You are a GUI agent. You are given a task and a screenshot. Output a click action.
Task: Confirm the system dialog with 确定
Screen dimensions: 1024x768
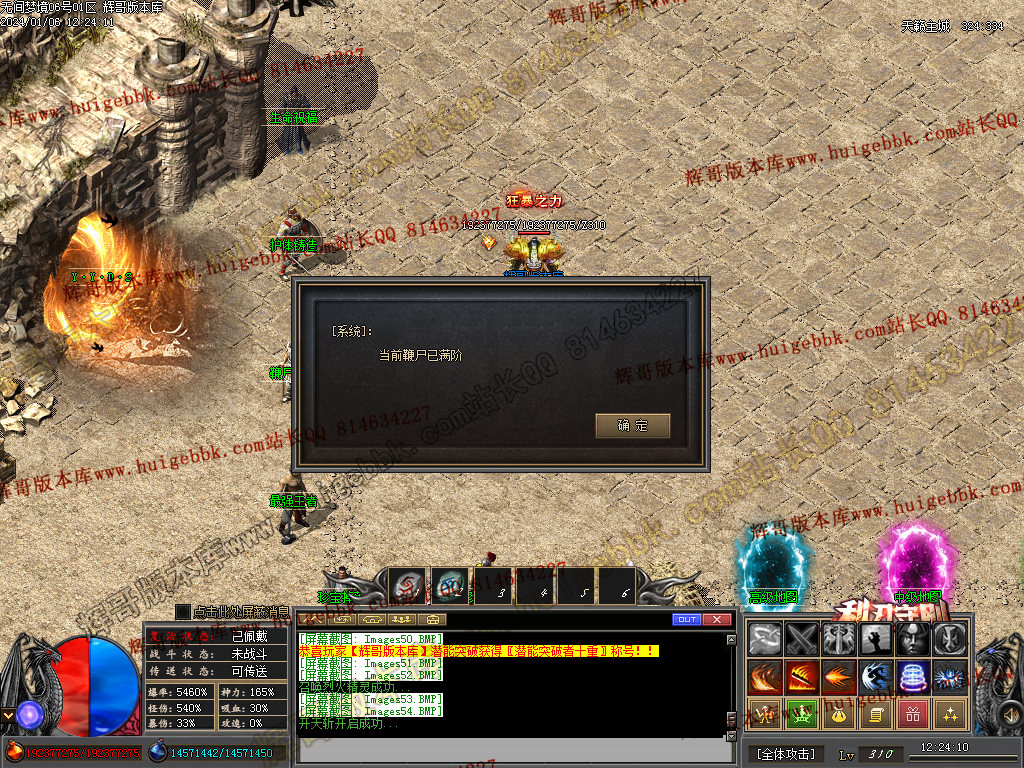632,426
